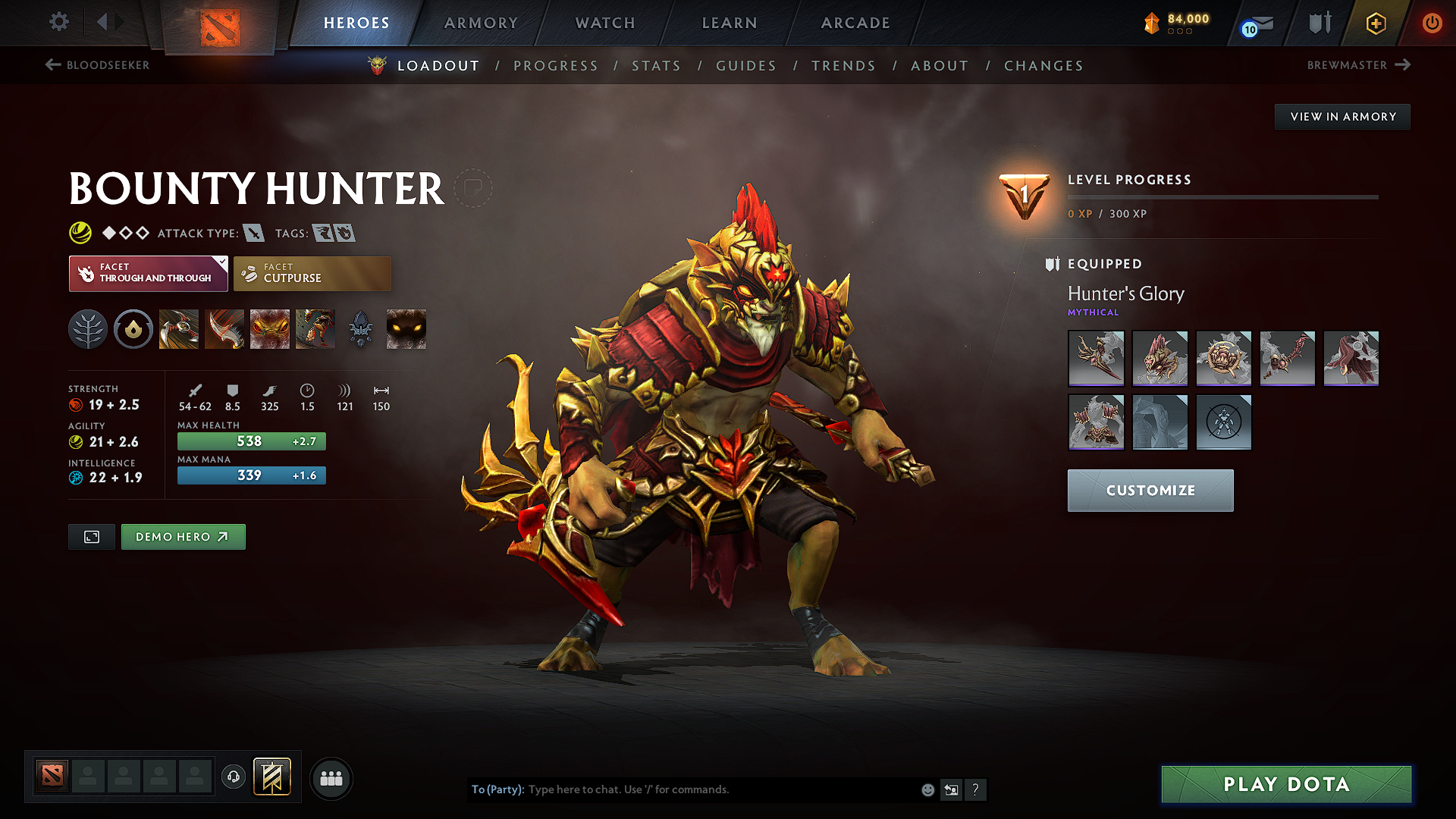Viewport: 1456px width, 819px height.
Task: Select the Through and Through facet
Action: click(148, 273)
